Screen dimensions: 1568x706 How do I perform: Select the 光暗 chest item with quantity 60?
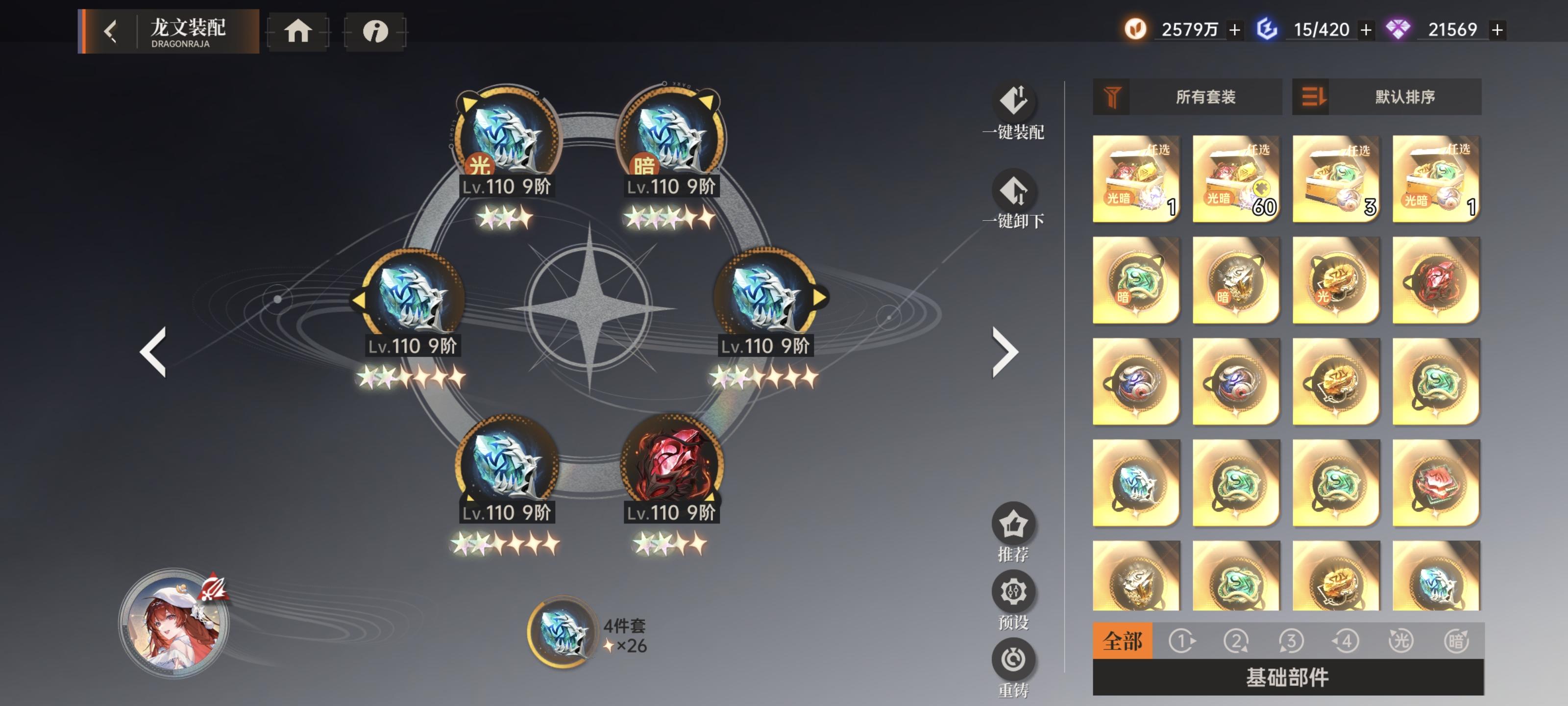point(1235,178)
